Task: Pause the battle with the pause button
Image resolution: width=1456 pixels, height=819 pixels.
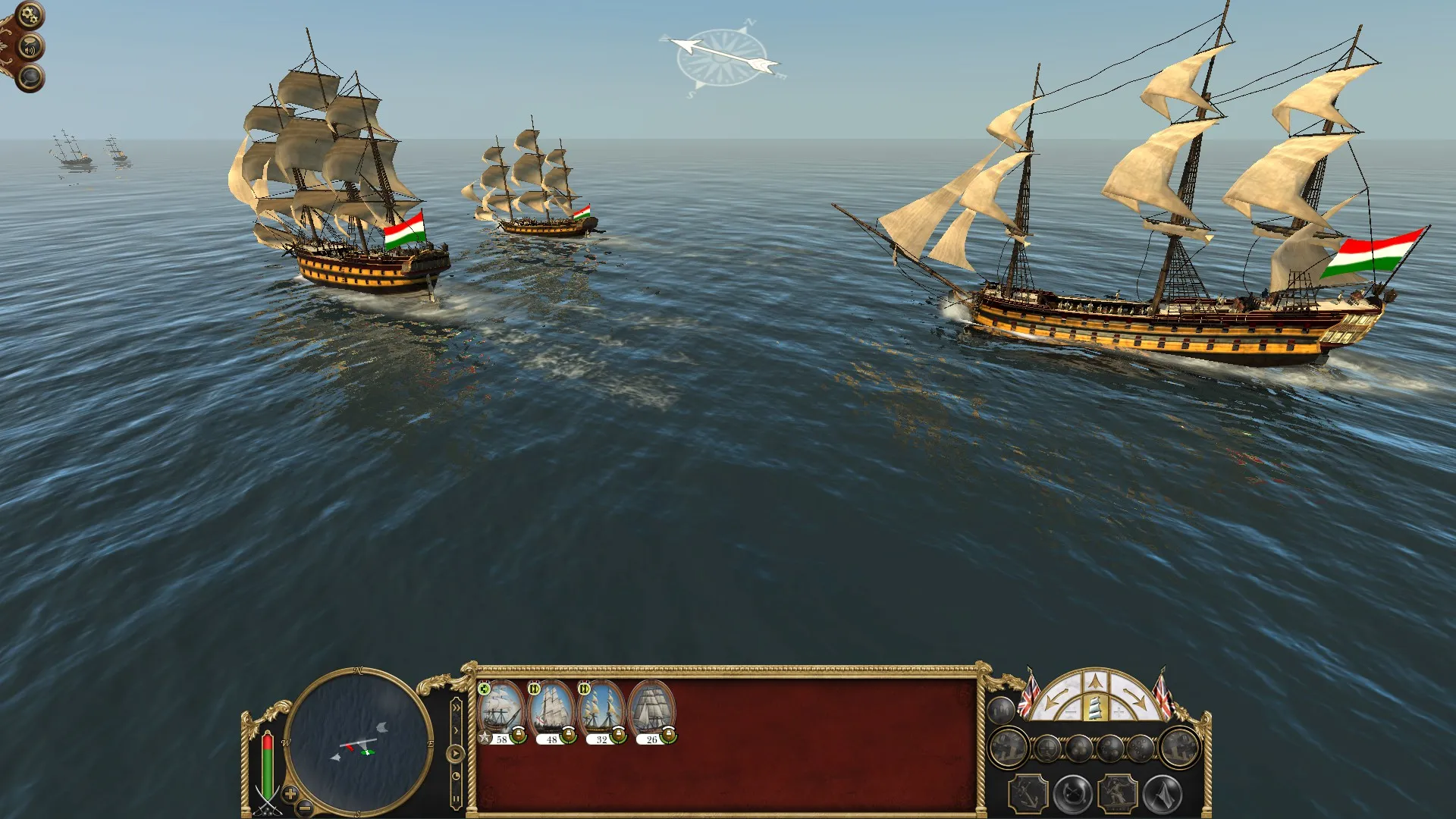Action: (x=457, y=798)
